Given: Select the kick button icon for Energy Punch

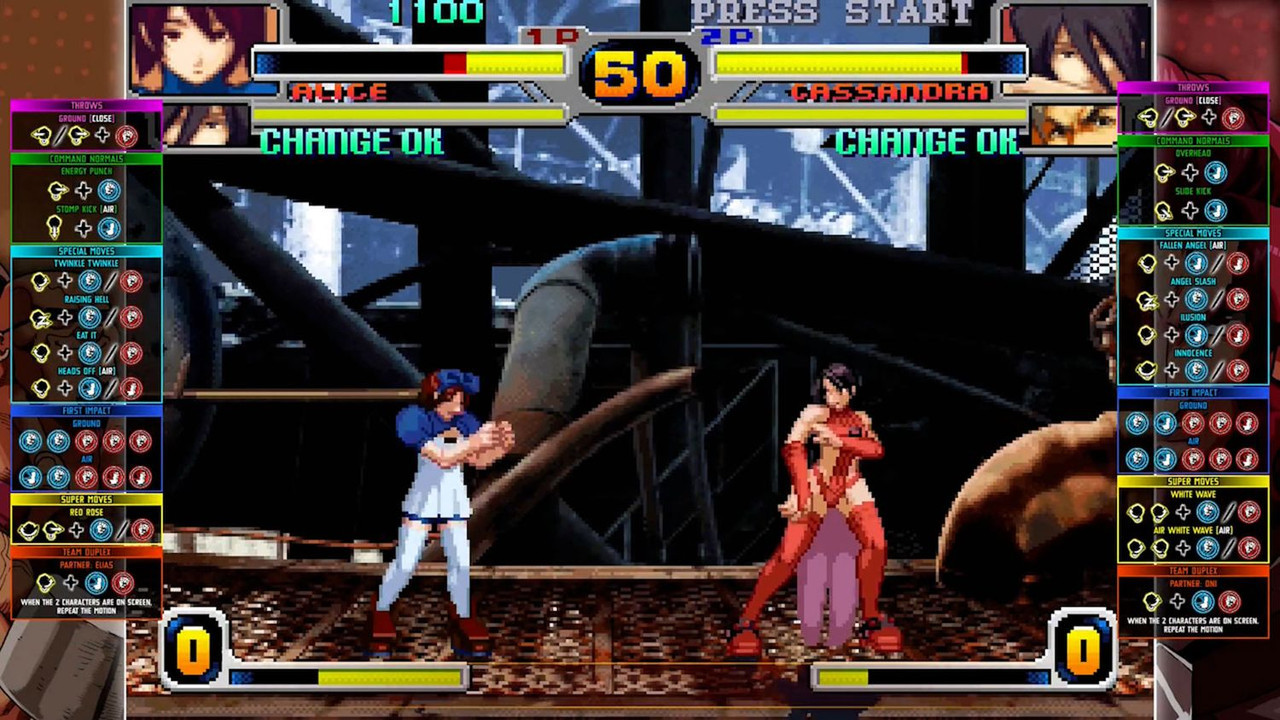Looking at the screenshot, I should pyautogui.click(x=110, y=189).
